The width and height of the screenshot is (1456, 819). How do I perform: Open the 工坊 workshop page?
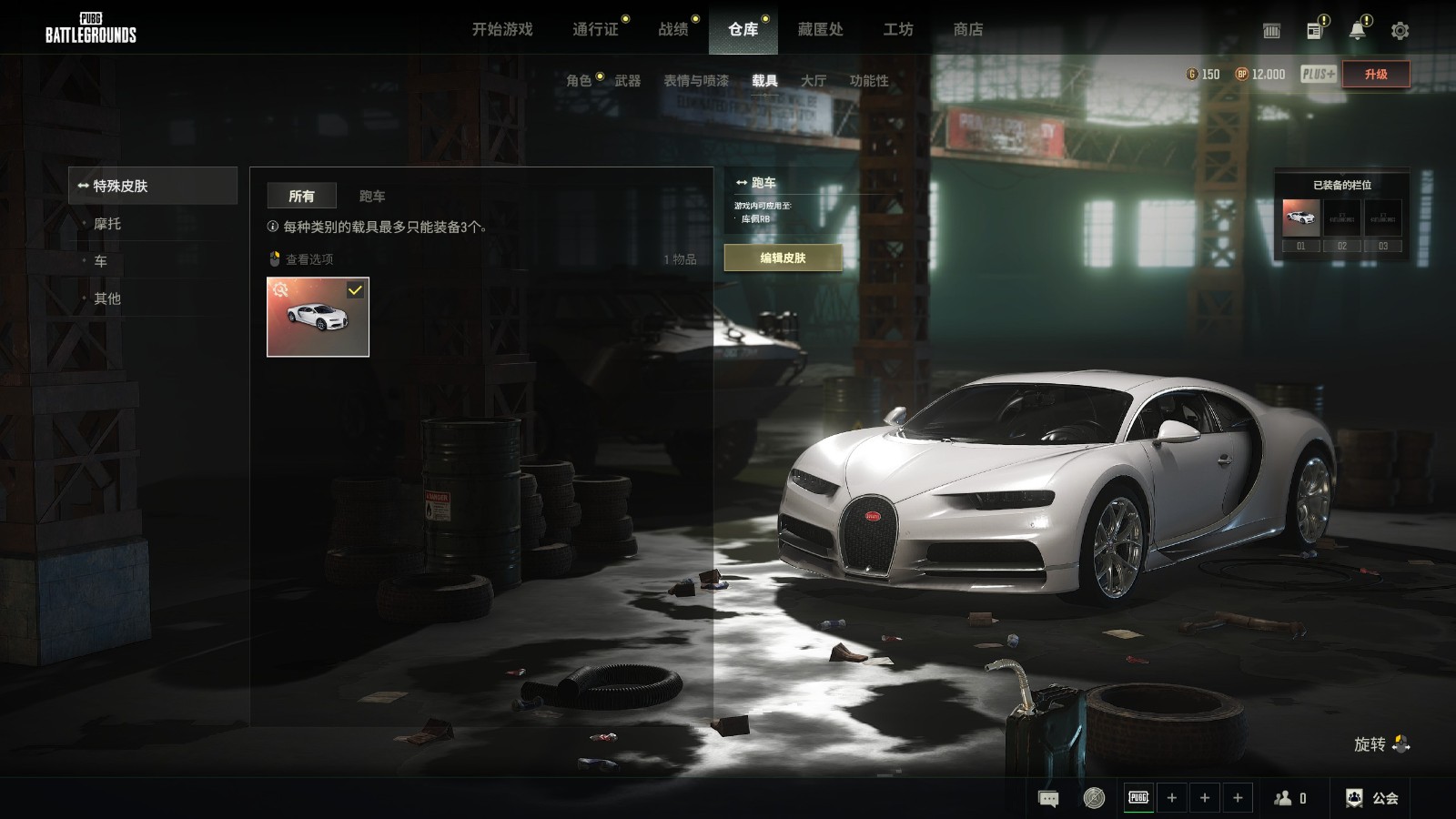pos(897,29)
